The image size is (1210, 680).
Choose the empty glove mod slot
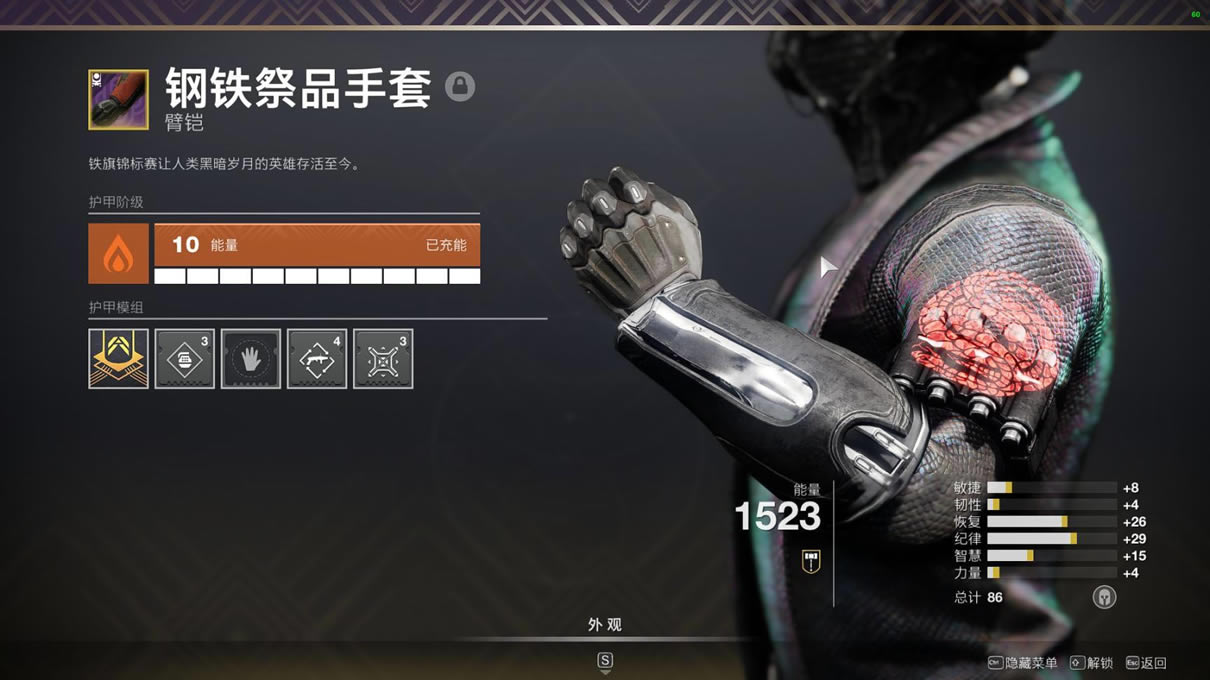(x=251, y=358)
